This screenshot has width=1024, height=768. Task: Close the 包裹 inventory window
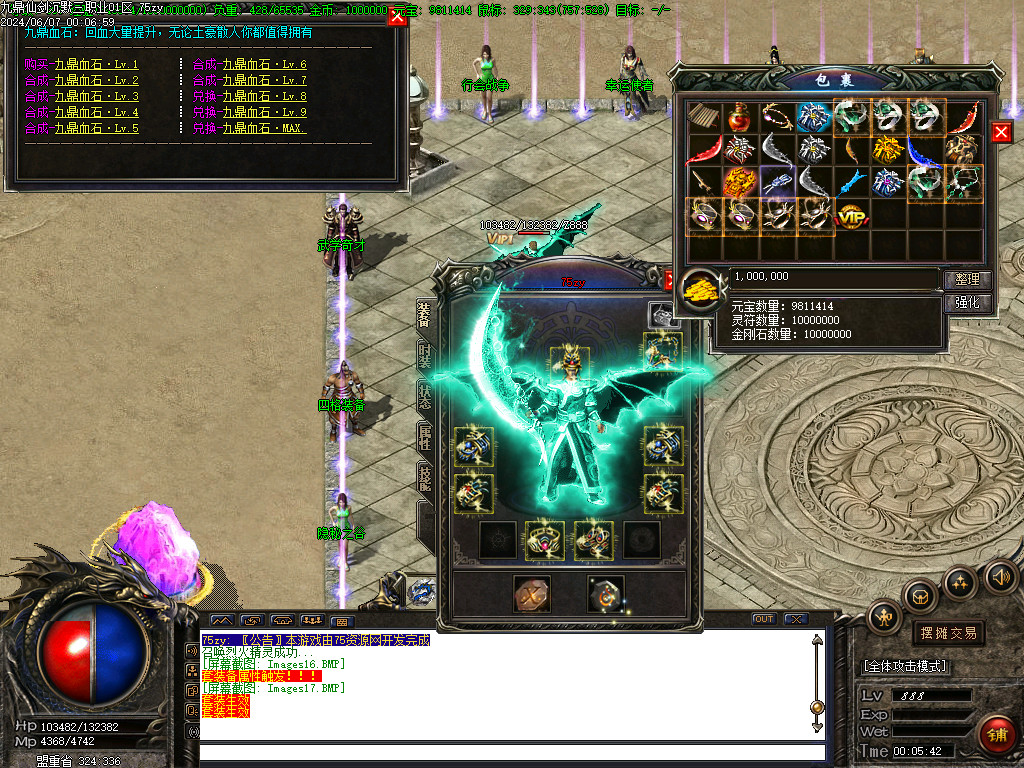1001,133
